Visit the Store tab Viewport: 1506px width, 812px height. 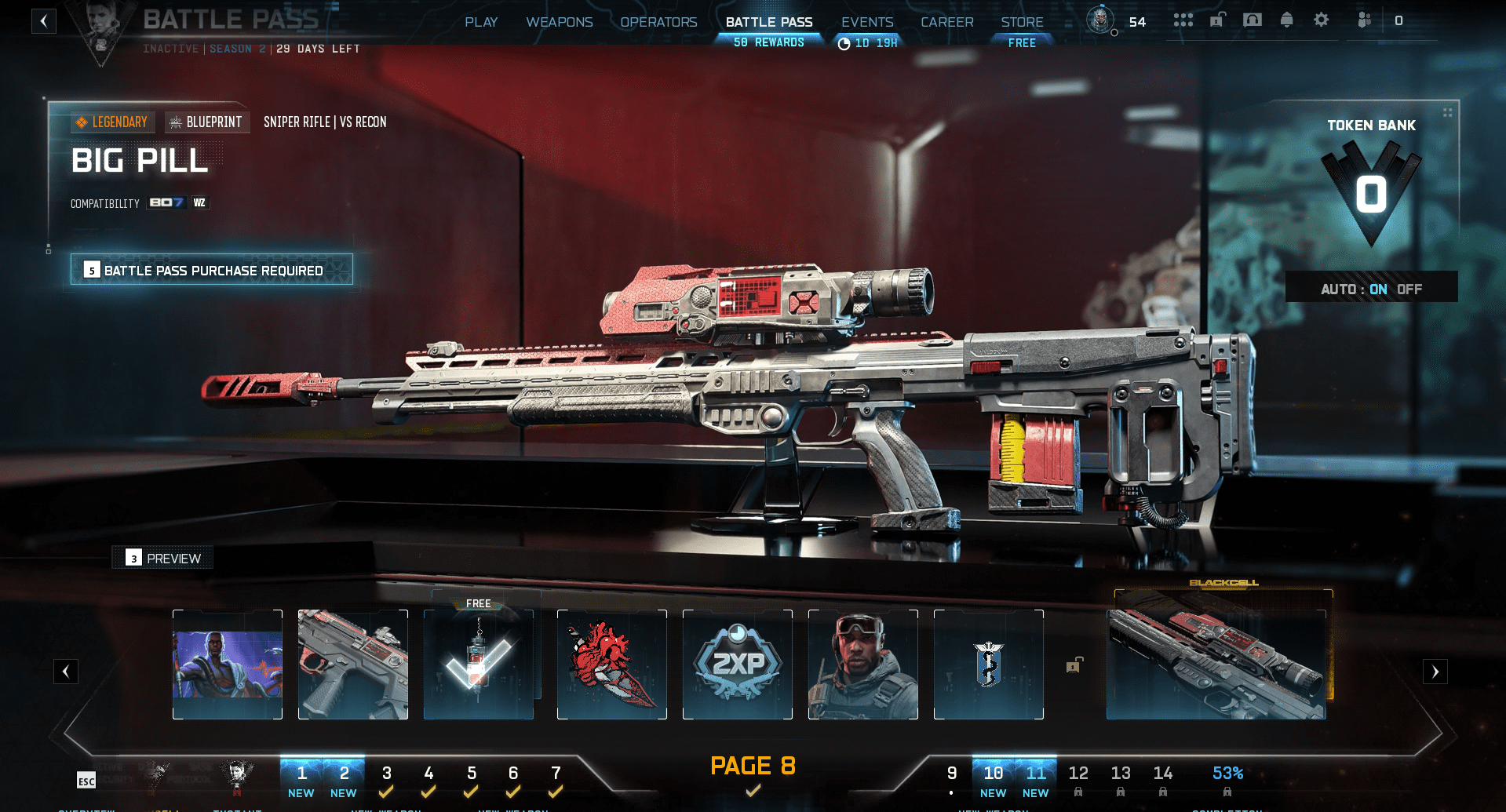click(x=1022, y=22)
